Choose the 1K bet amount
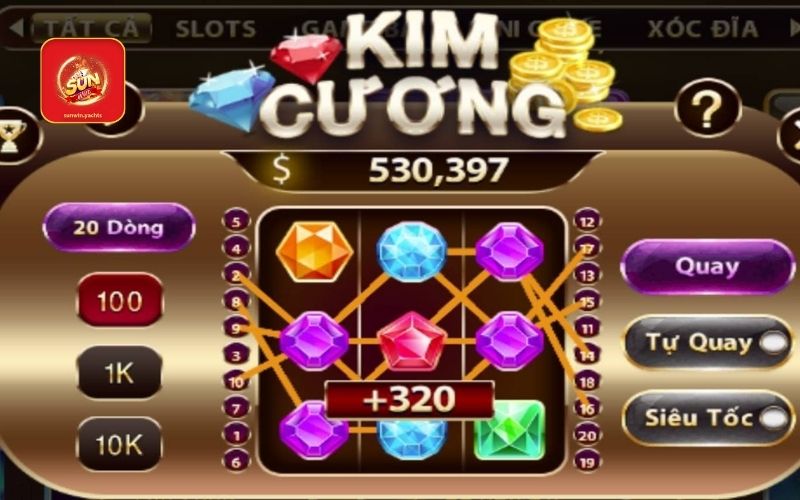The image size is (800, 500). 119,372
